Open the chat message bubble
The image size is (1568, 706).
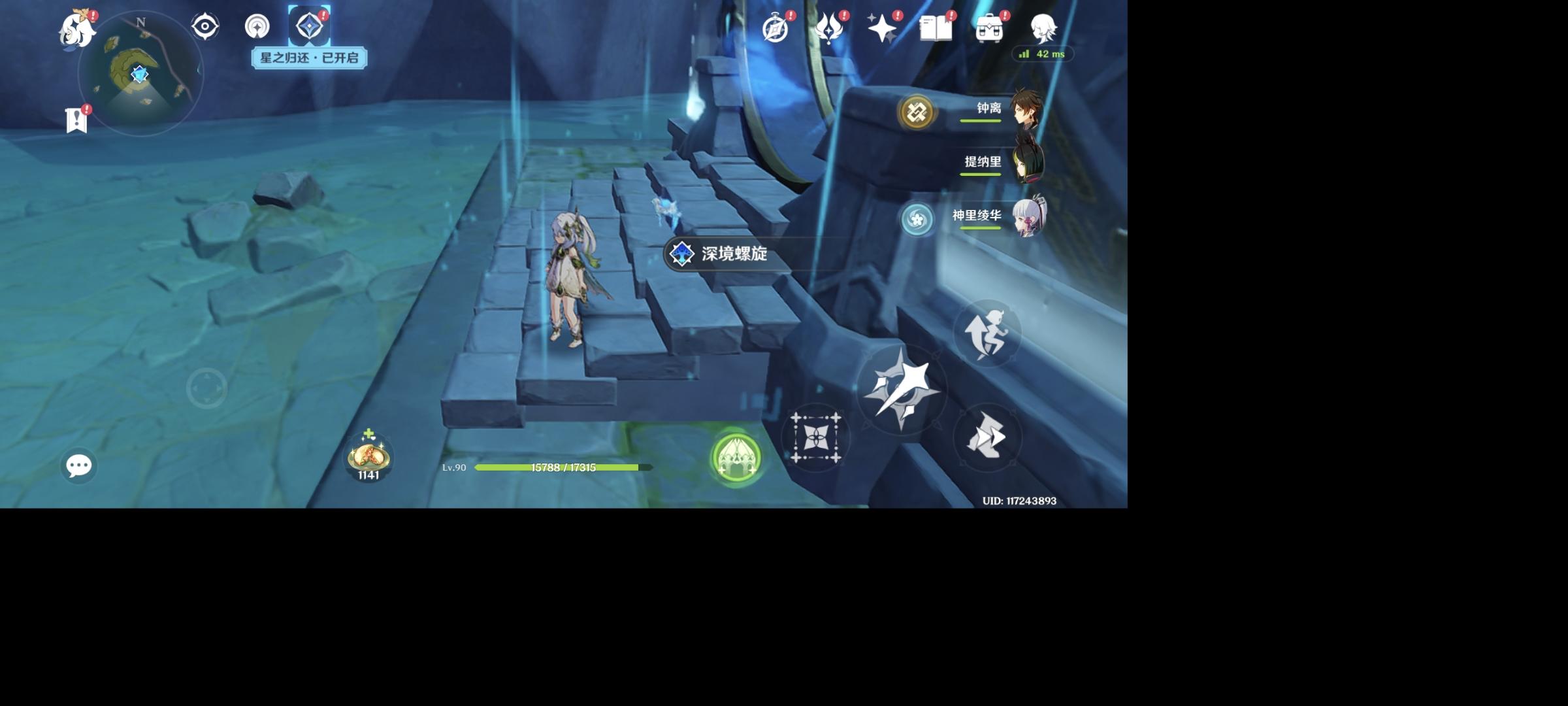pyautogui.click(x=80, y=464)
